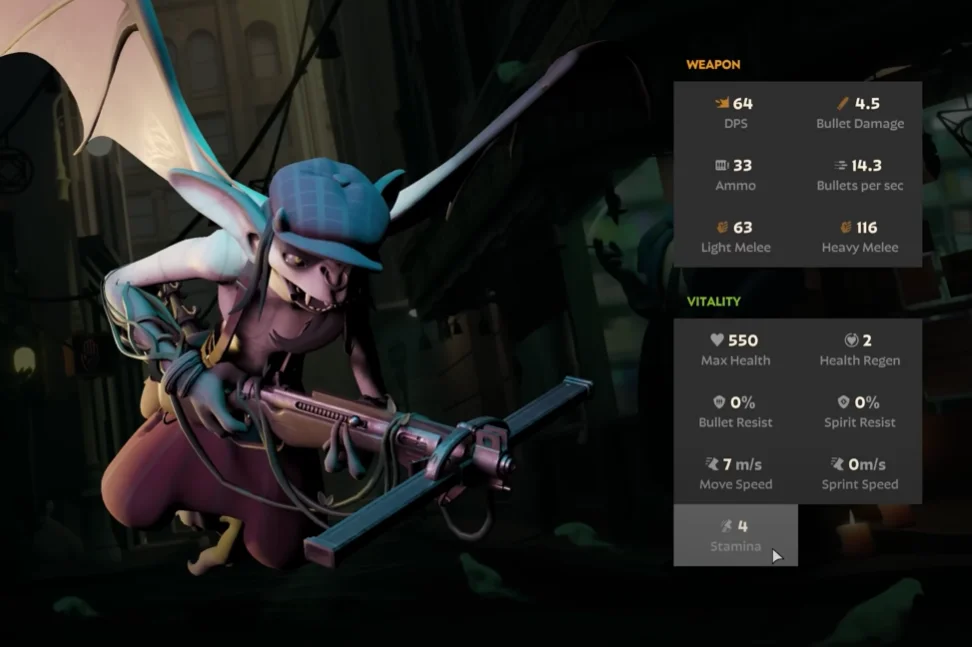Select the Move Speed stat tile
The height and width of the screenshot is (647, 972).
pos(736,474)
